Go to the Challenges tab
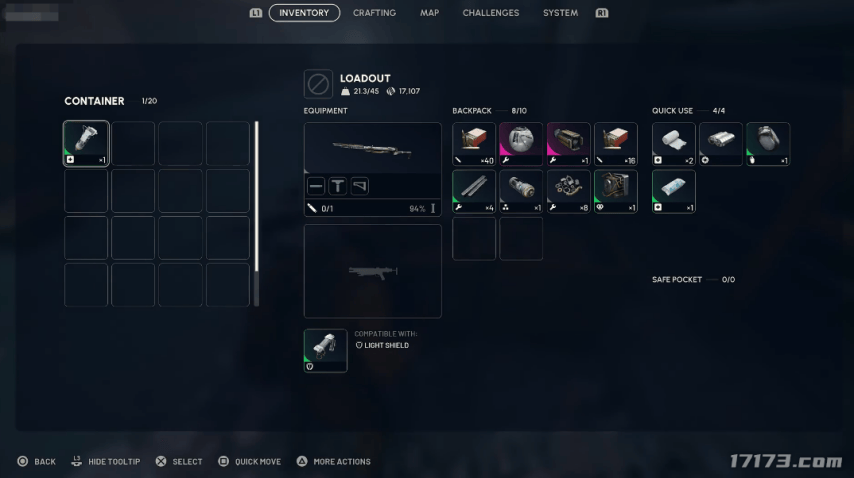Image resolution: width=854 pixels, height=478 pixels. coord(490,13)
